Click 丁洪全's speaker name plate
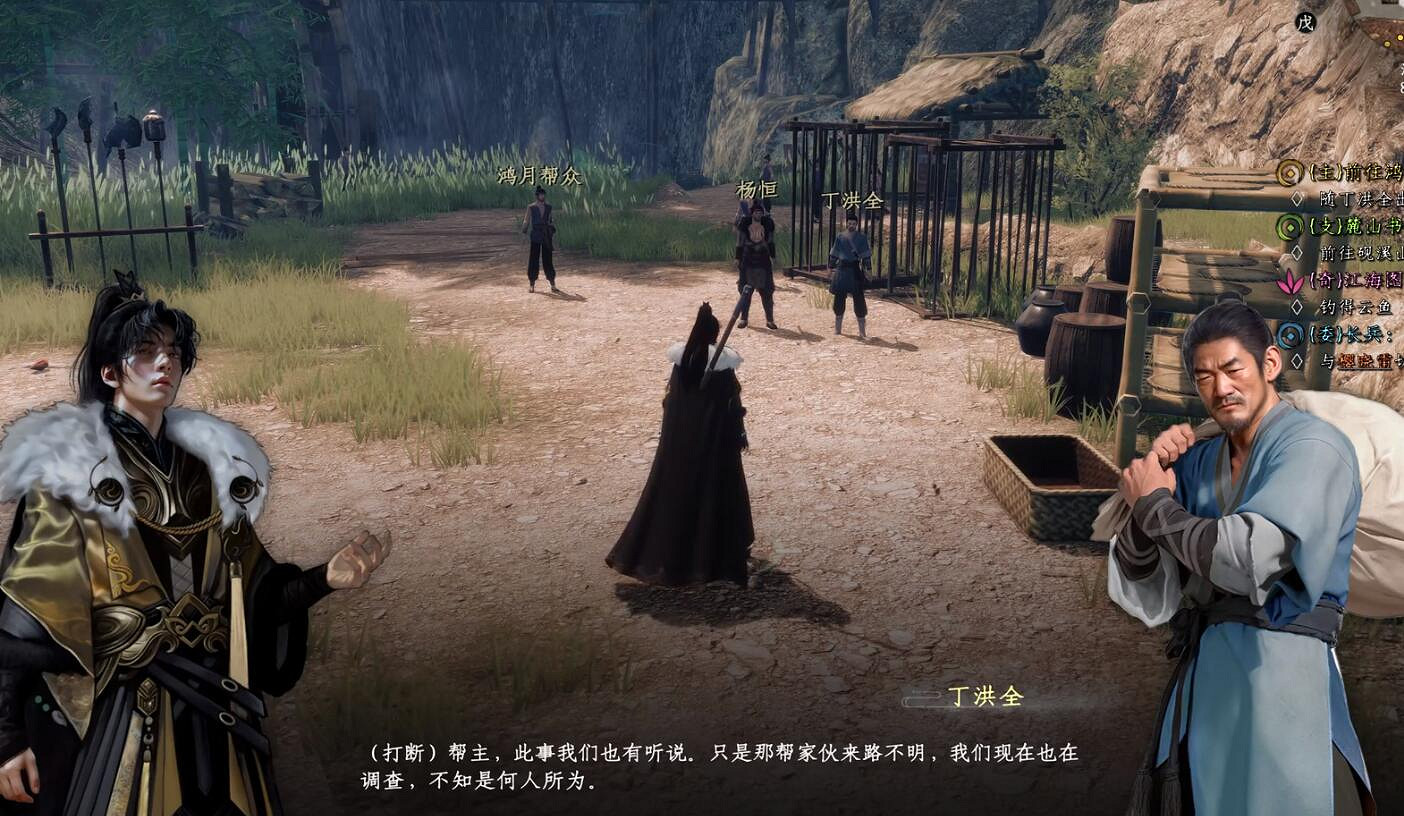Screen dimensions: 1404x816 coord(985,694)
